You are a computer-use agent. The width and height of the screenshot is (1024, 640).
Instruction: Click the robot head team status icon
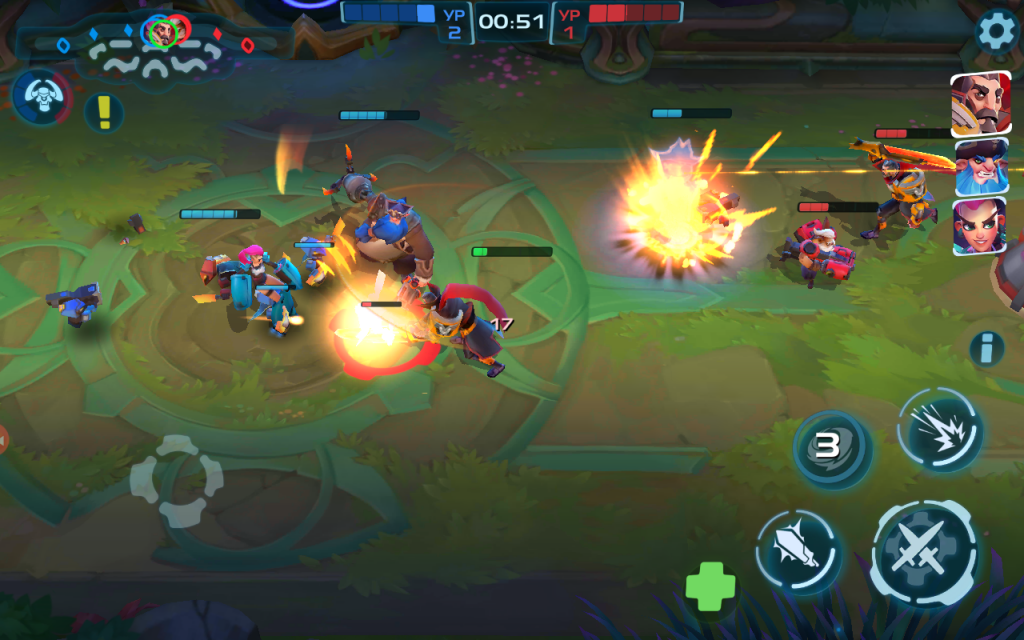click(41, 98)
